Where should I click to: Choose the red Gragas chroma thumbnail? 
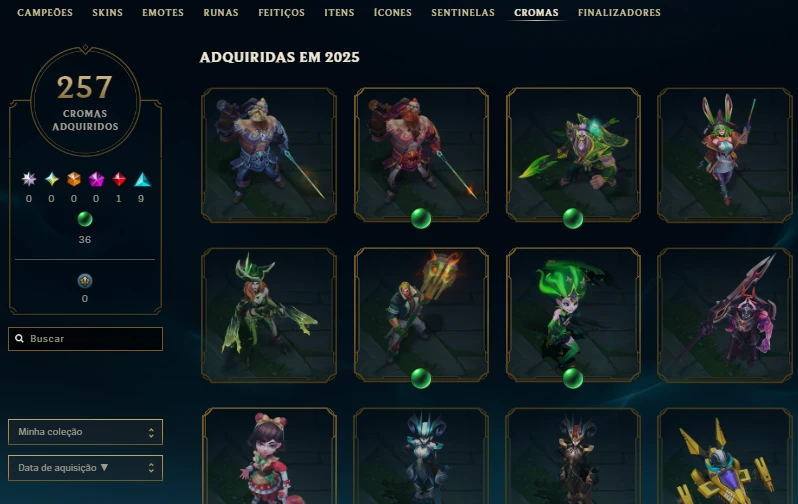(x=421, y=154)
